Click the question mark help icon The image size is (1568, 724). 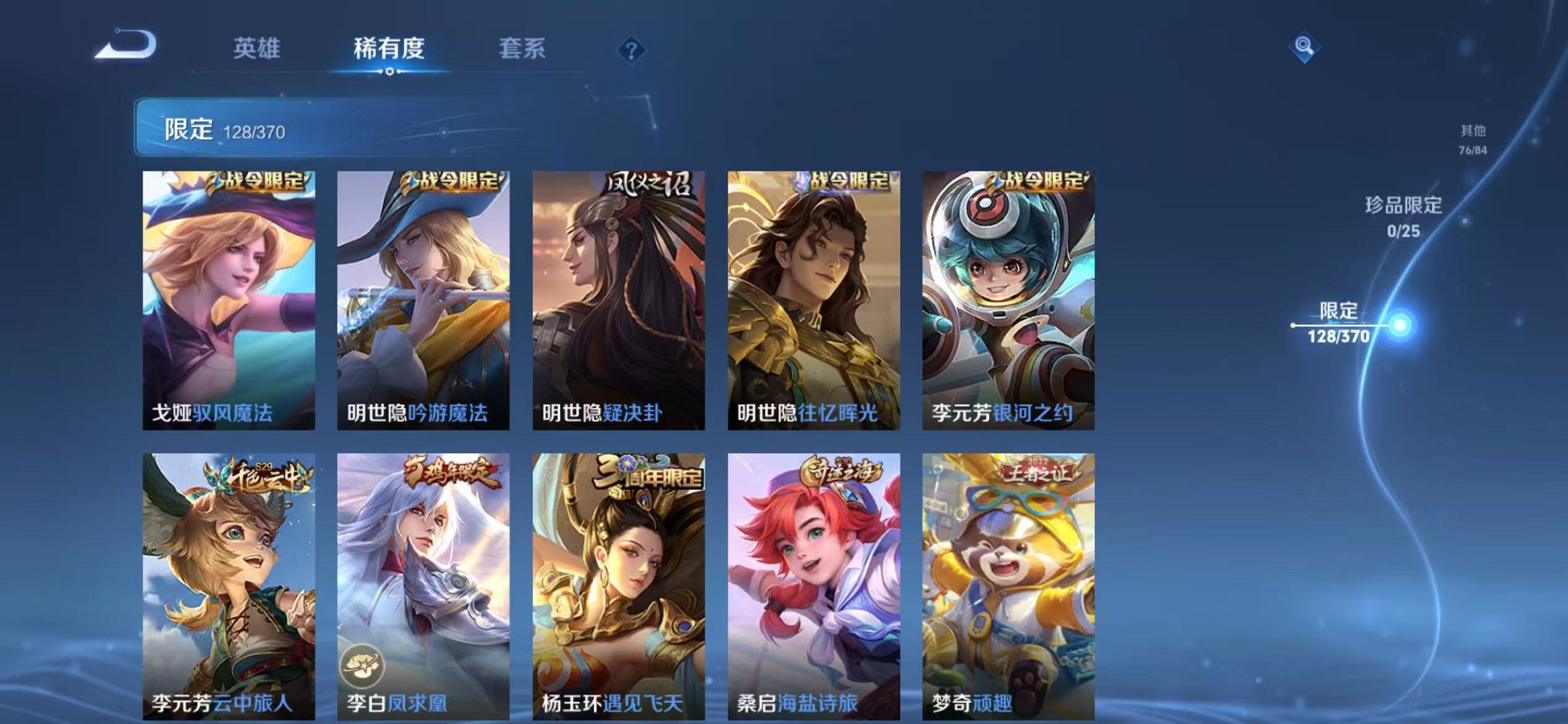(632, 51)
